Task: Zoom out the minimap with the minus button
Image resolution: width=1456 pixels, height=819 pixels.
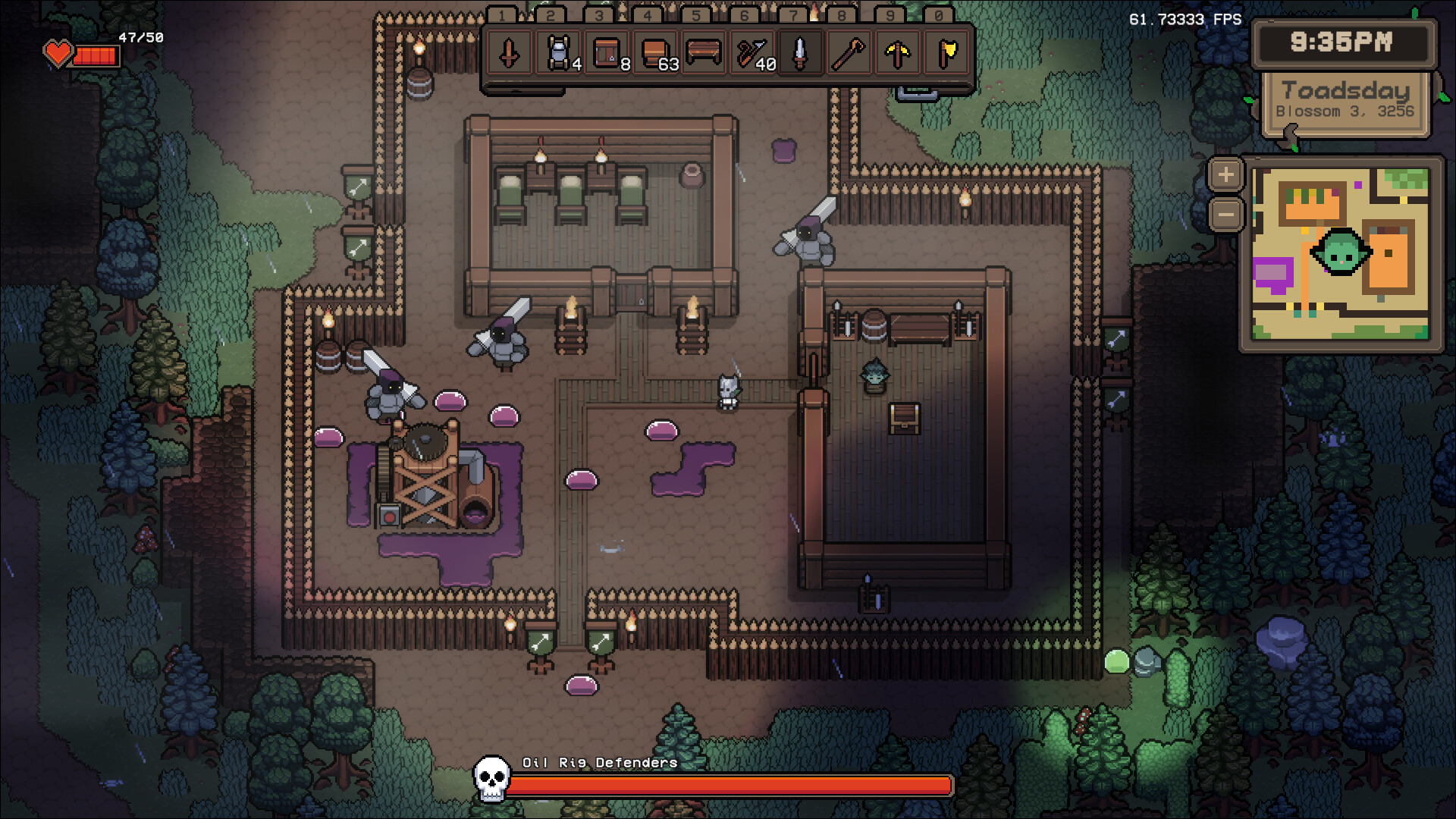Action: (x=1226, y=216)
